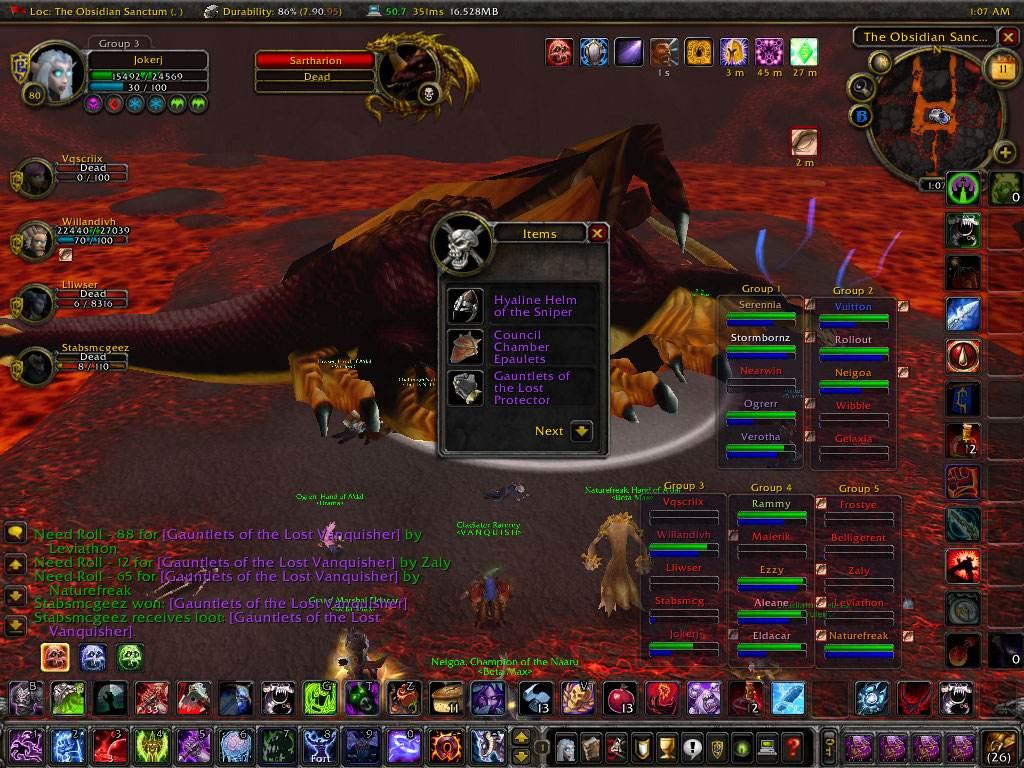Screen dimensions: 1024x768
Task: Select the Sartharion target frame
Action: click(x=316, y=61)
